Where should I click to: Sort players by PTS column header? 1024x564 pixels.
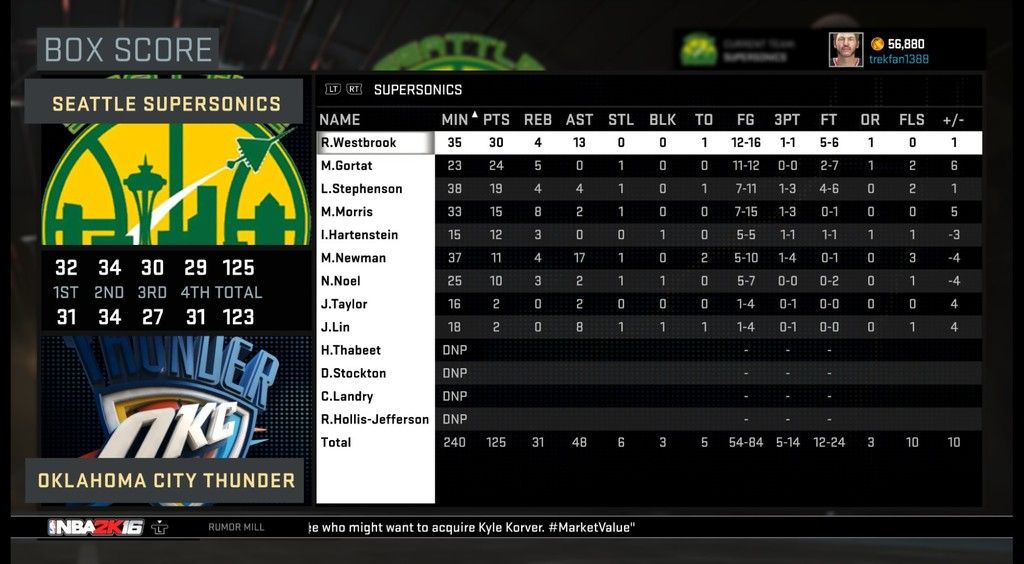coord(496,120)
